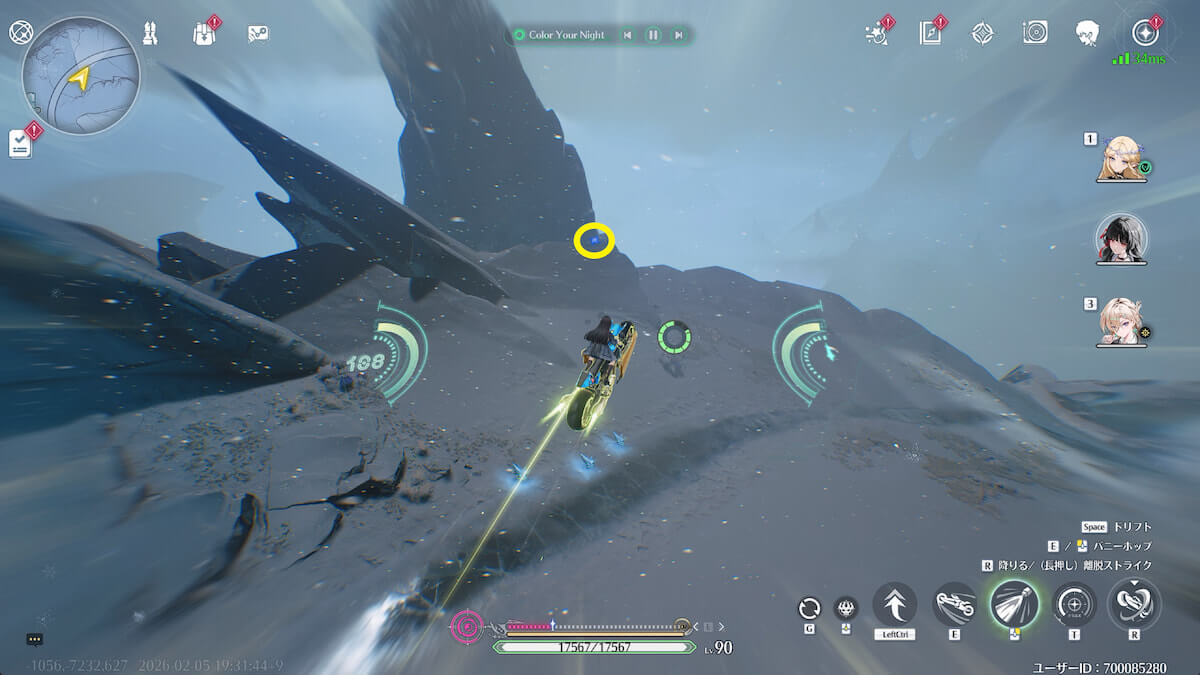Open the record turntable music player icon
This screenshot has height=675, width=1200.
click(1035, 33)
